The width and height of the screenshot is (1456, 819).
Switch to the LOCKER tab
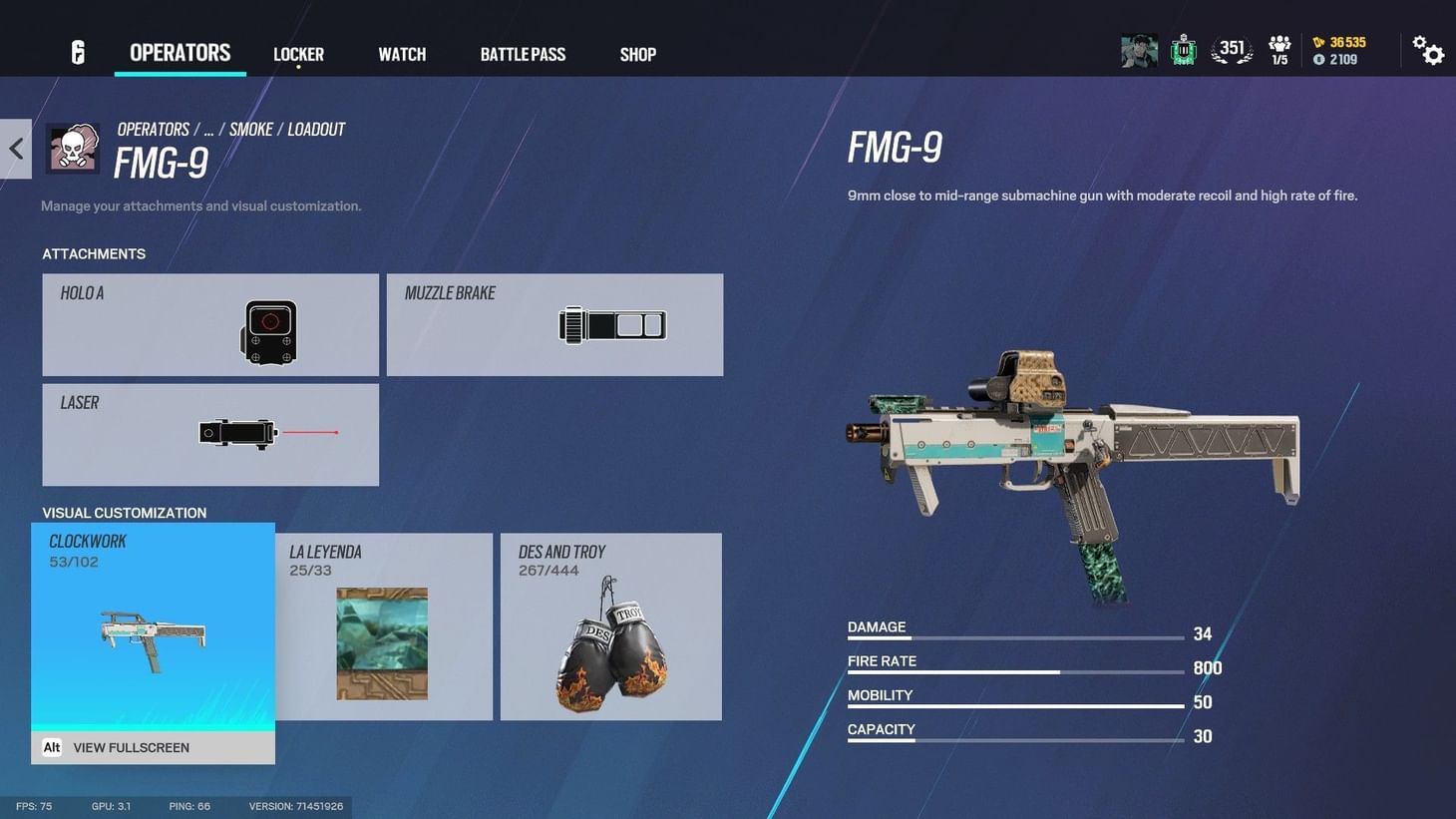pyautogui.click(x=297, y=54)
